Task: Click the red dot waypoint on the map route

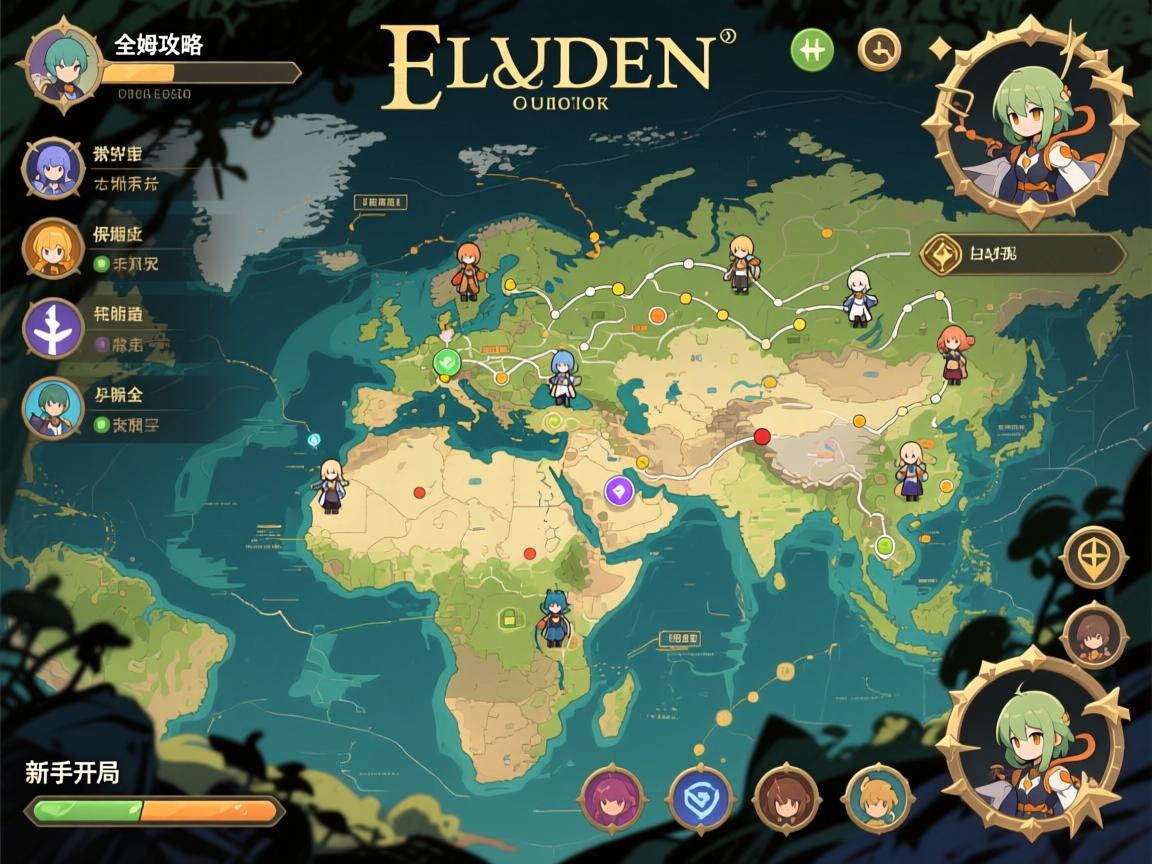Action: (762, 436)
